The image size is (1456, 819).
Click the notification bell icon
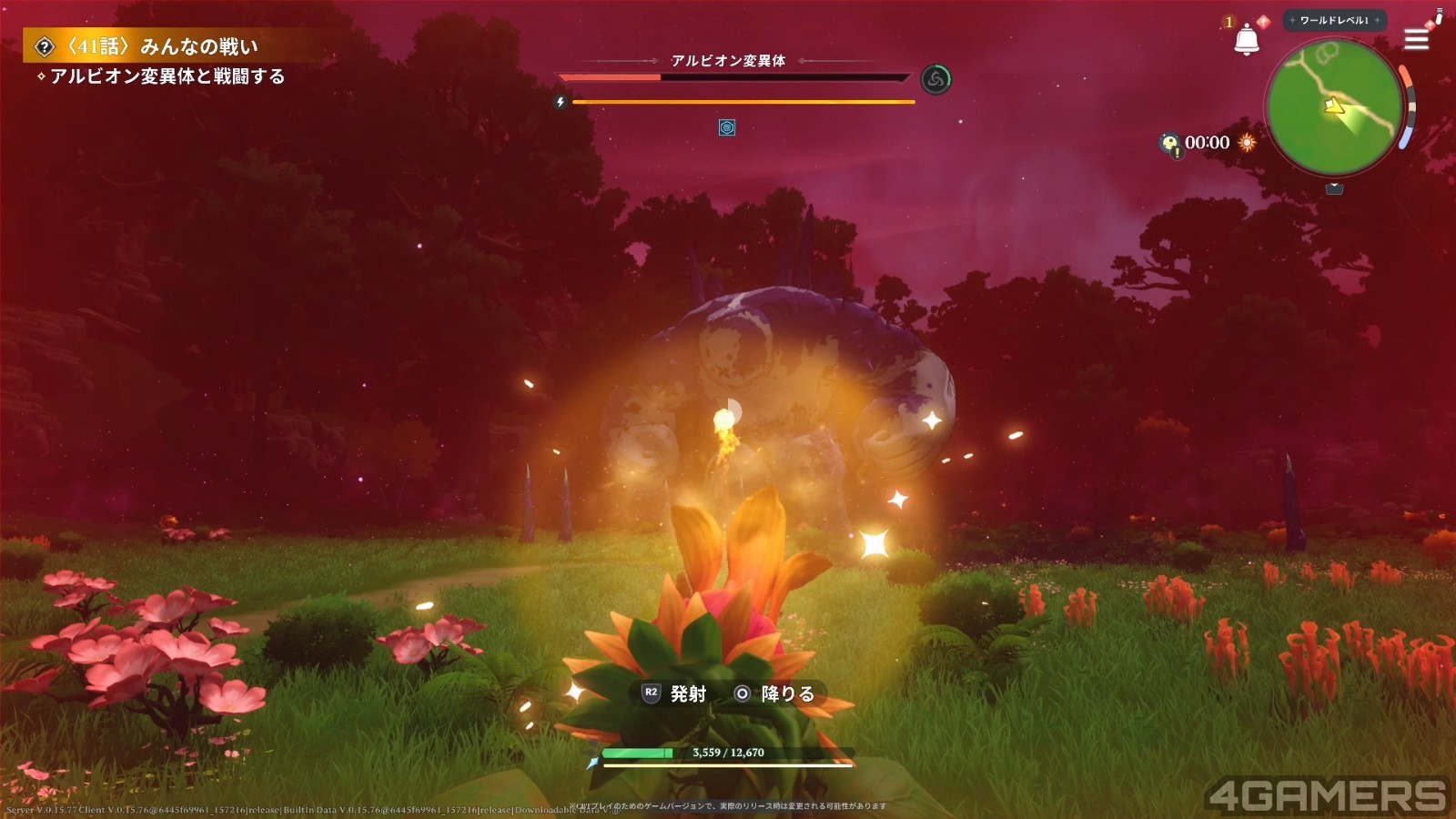point(1246,40)
